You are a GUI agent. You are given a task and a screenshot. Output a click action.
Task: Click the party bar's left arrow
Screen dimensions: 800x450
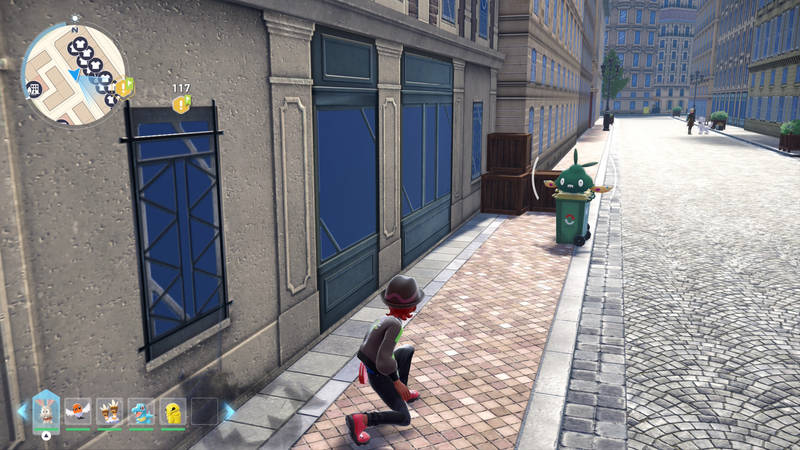click(x=22, y=411)
